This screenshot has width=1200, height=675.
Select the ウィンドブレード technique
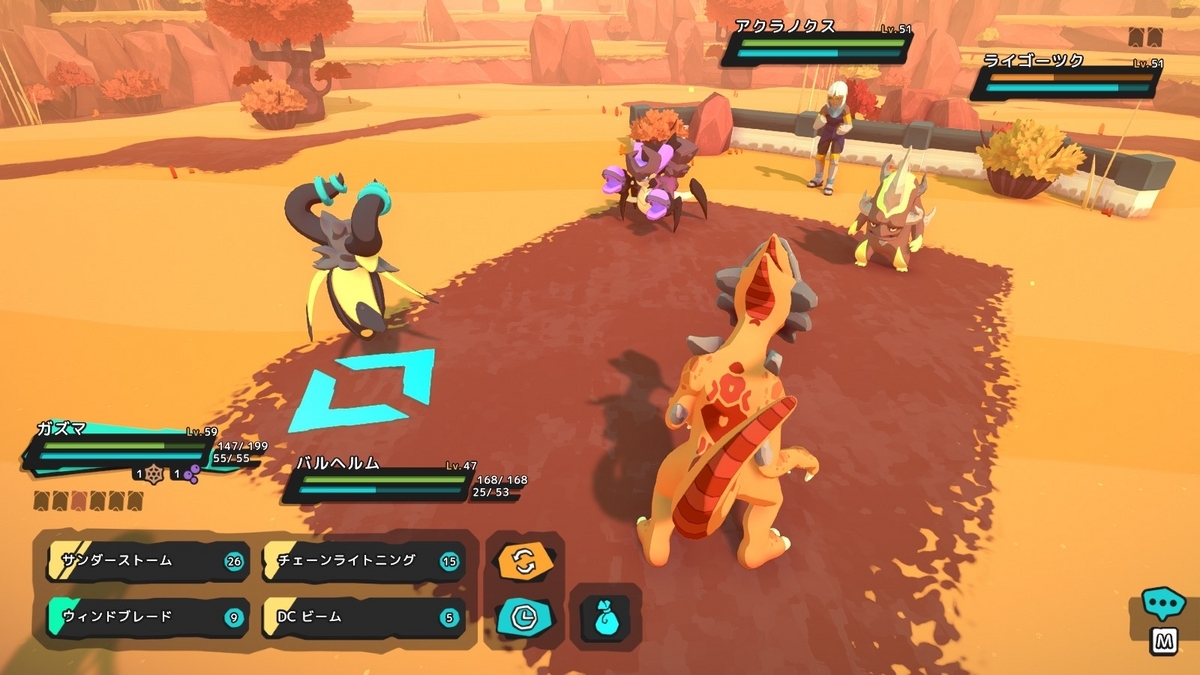click(x=146, y=617)
